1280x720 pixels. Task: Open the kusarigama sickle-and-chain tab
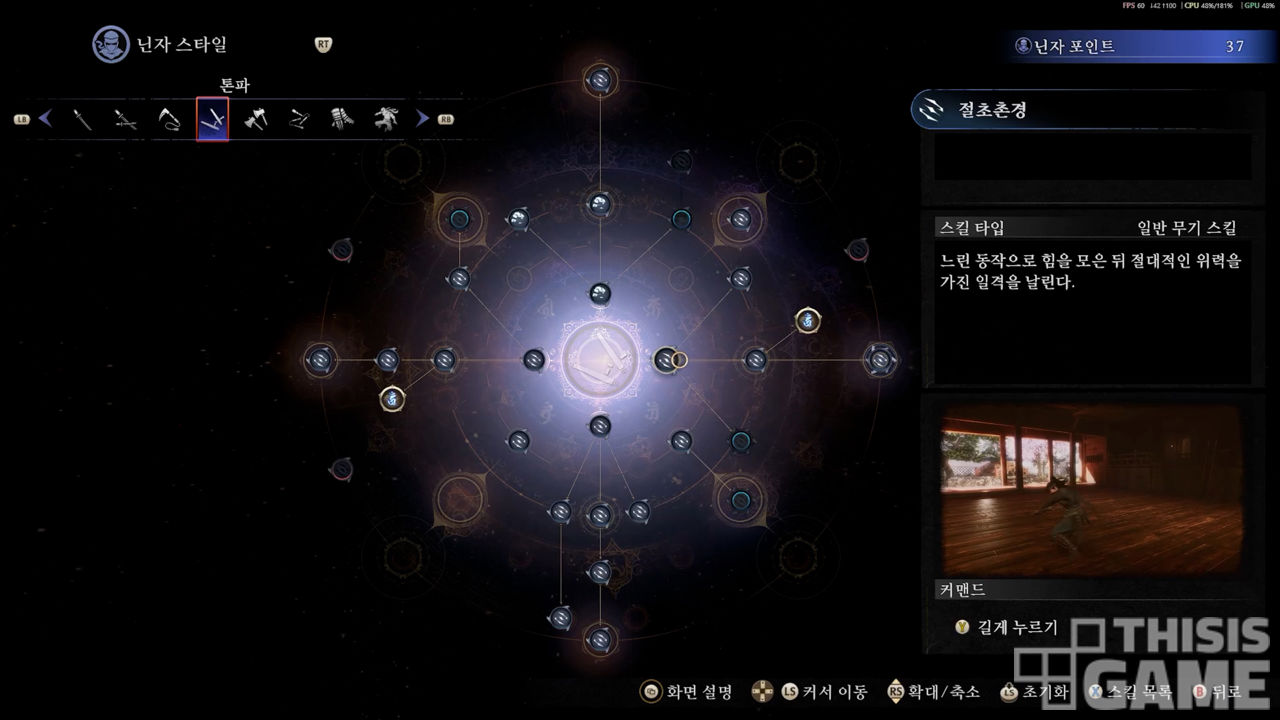pyautogui.click(x=168, y=120)
